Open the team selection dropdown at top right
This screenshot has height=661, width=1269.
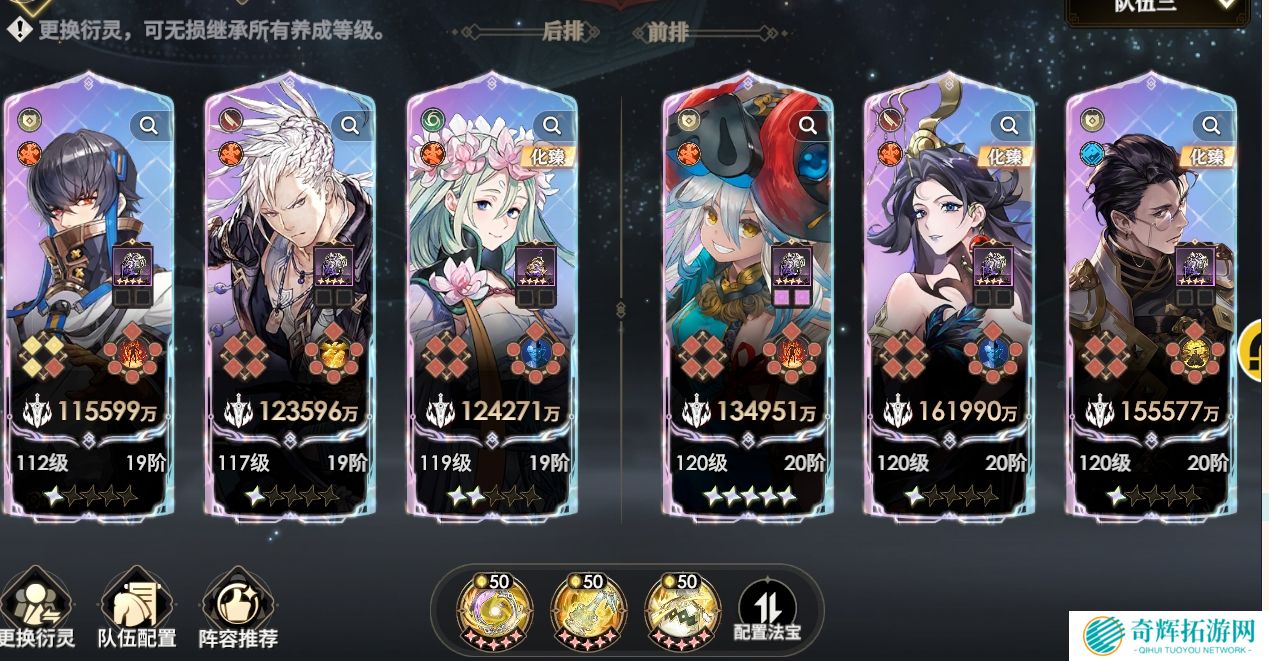point(1158,8)
